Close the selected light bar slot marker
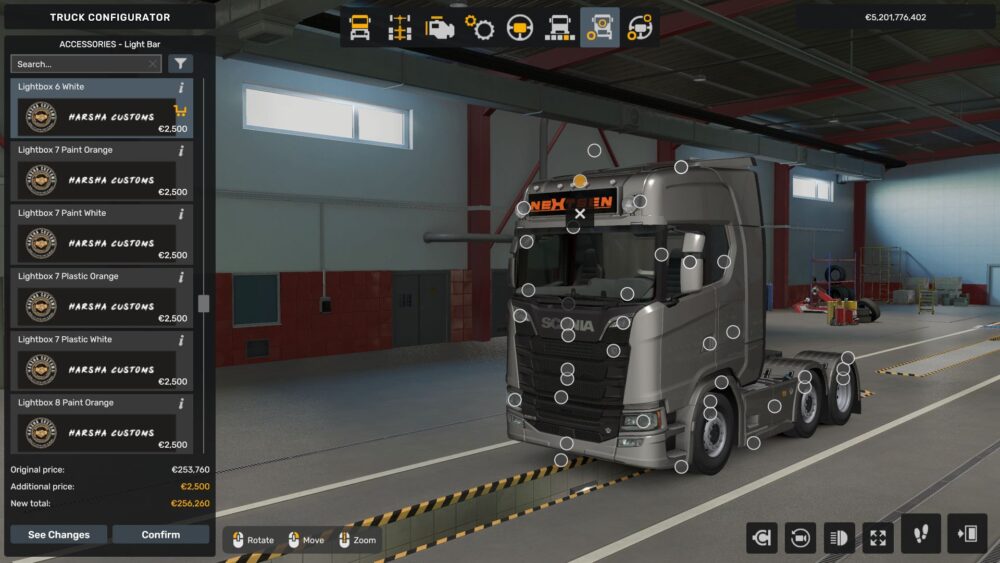 point(580,213)
